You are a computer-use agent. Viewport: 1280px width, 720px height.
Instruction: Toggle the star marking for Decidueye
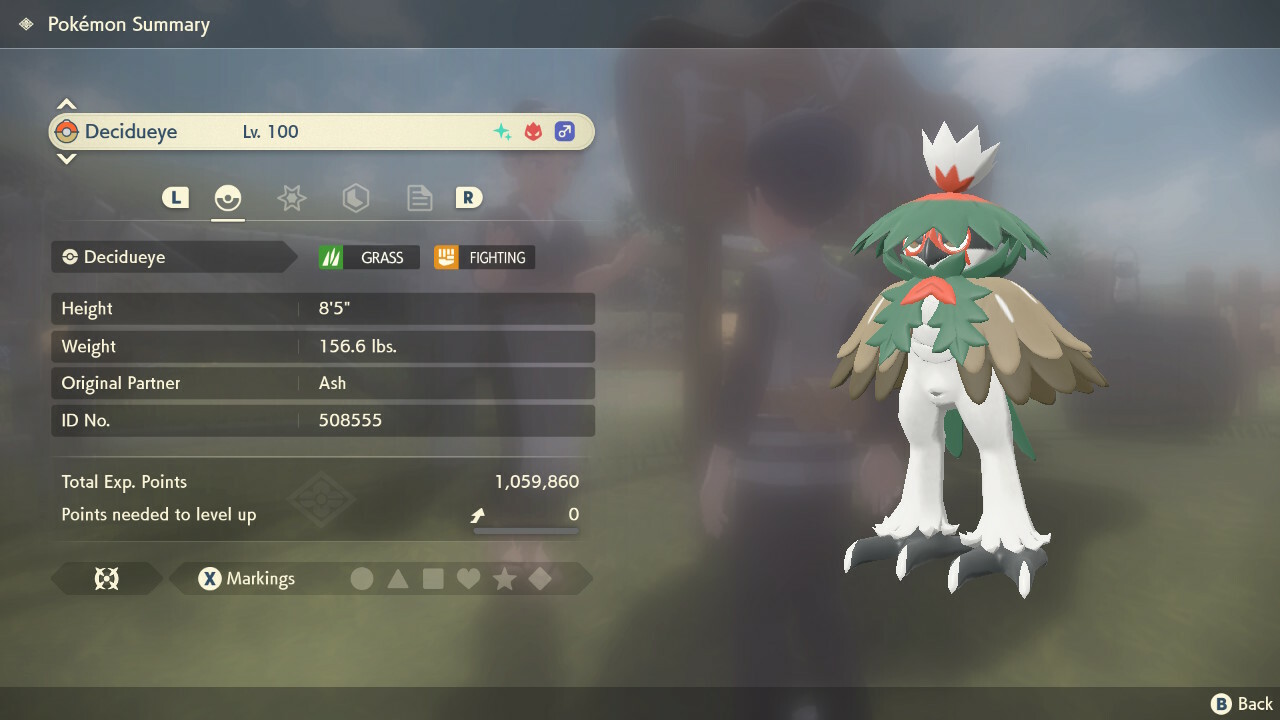click(x=505, y=578)
